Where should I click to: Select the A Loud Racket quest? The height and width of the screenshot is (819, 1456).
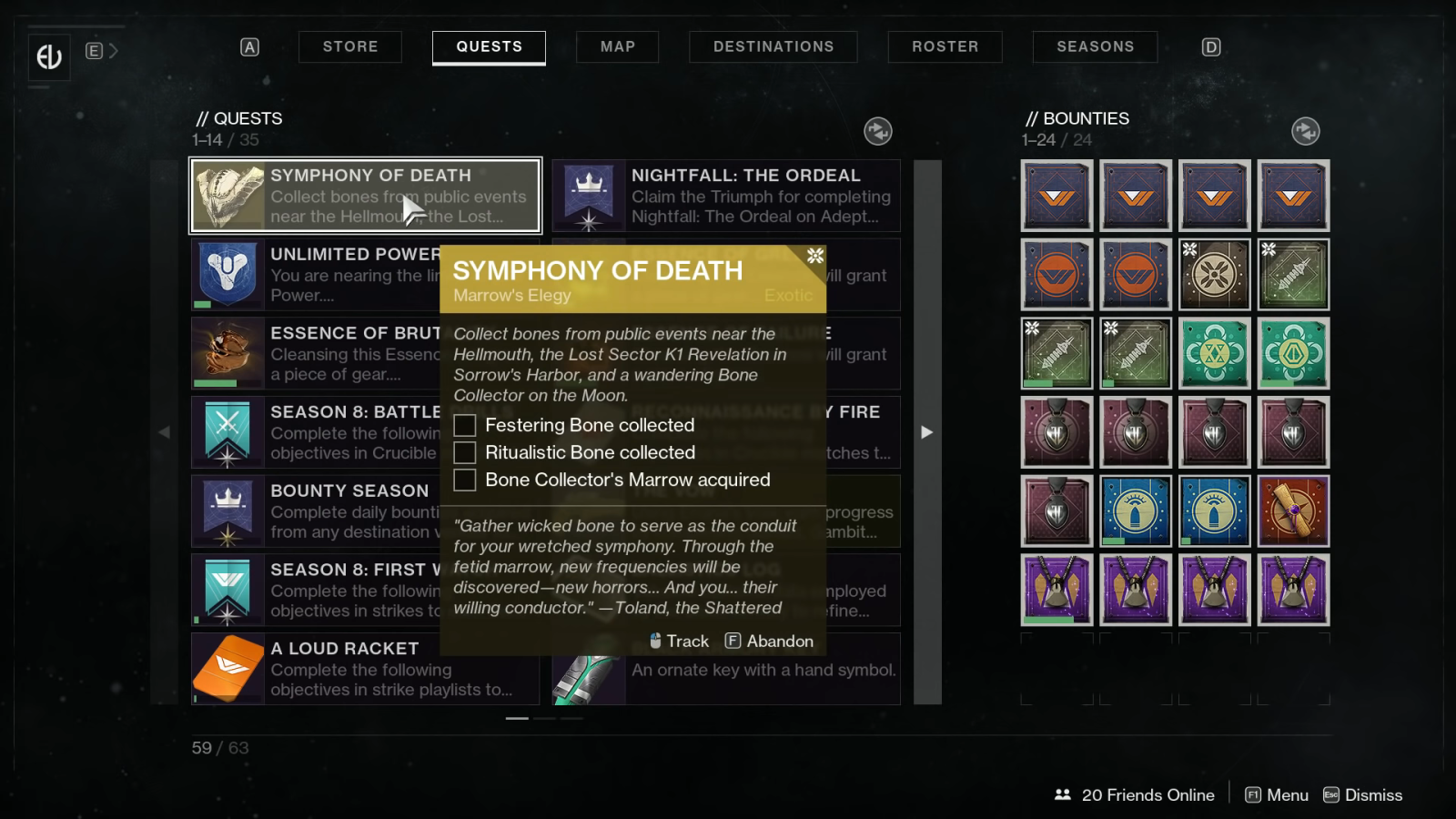click(365, 669)
